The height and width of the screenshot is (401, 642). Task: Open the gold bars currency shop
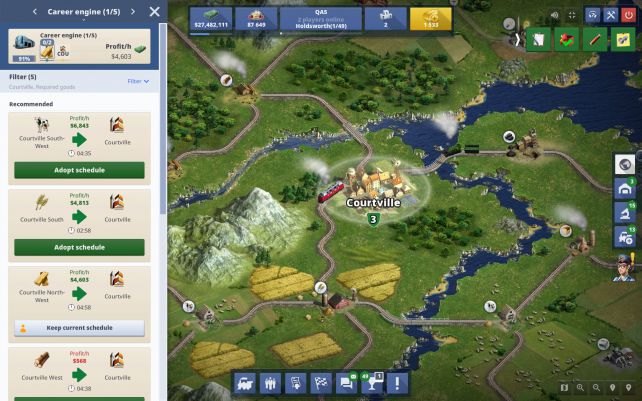[x=431, y=19]
